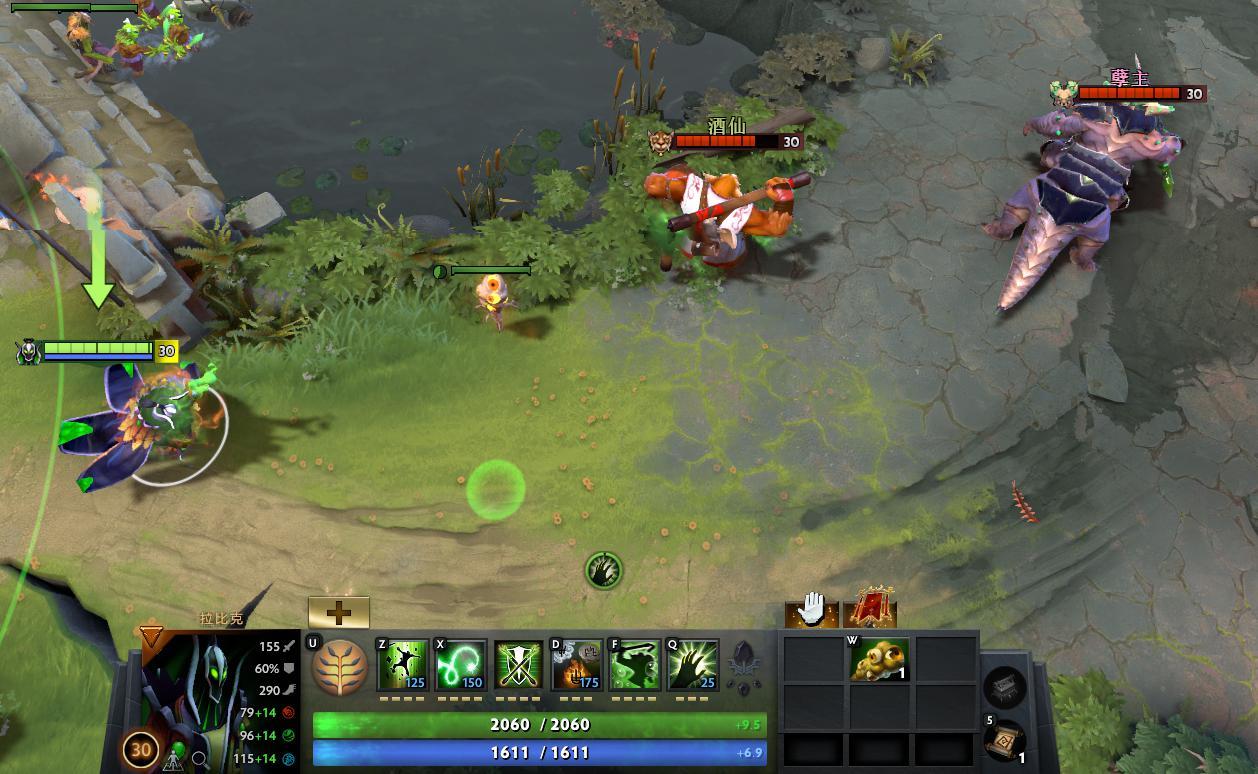Click the gold plus level-up button
Image resolution: width=1258 pixels, height=774 pixels.
[338, 612]
